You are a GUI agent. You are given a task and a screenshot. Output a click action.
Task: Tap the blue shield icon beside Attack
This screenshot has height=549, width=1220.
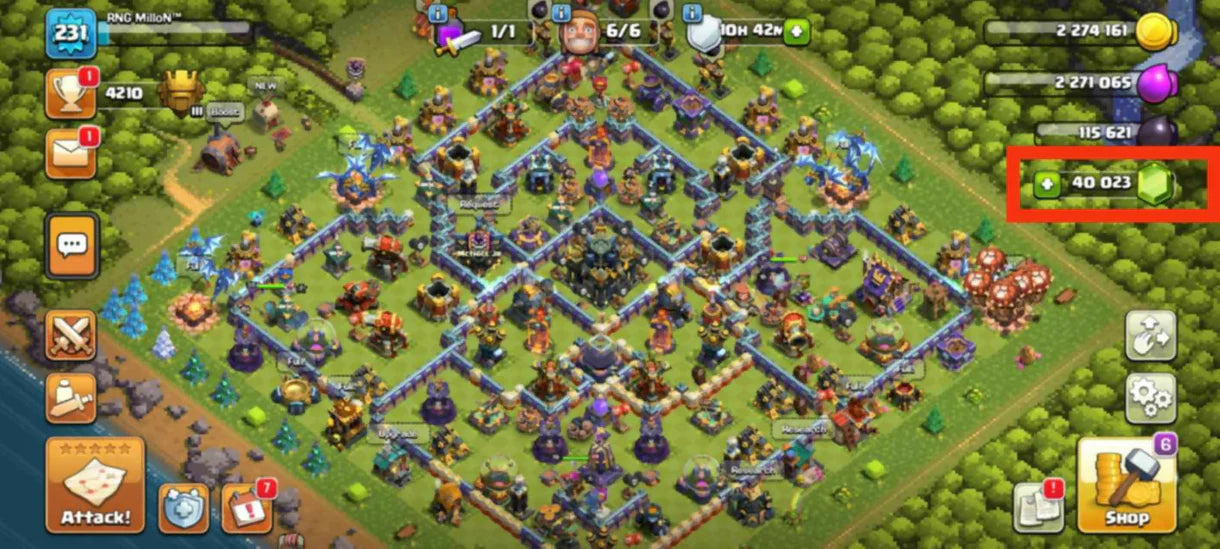tap(184, 509)
